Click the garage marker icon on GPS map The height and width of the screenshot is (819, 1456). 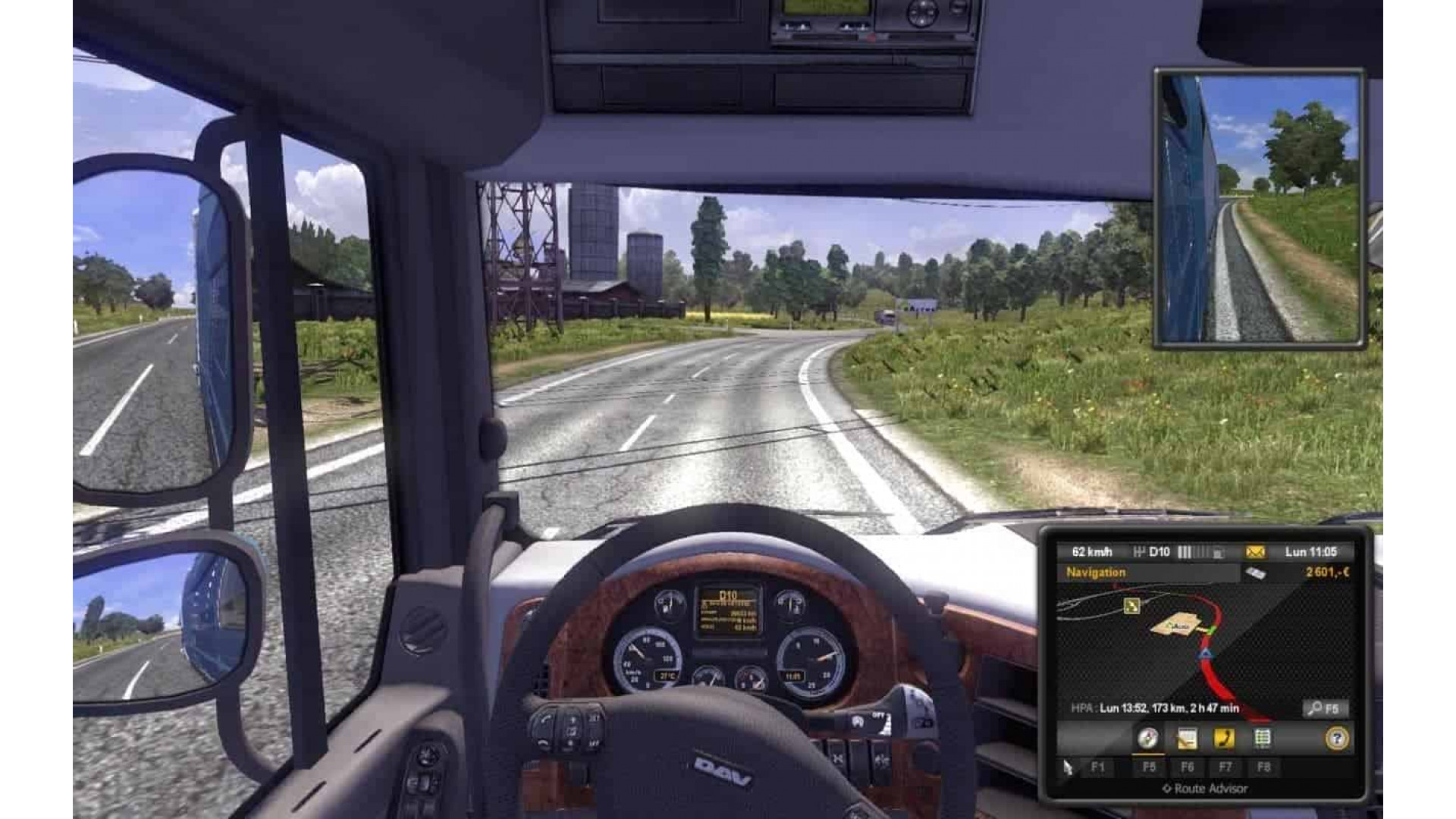(1131, 607)
